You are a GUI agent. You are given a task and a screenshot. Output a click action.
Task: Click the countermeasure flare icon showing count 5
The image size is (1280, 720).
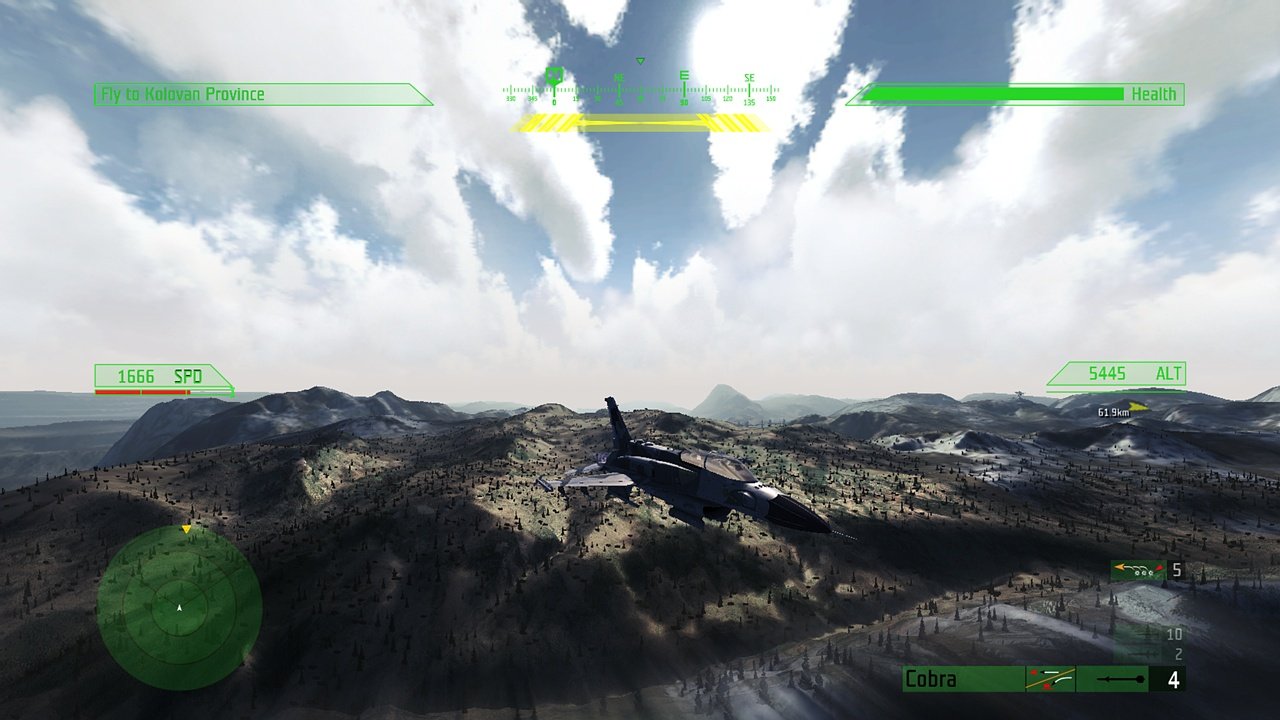(x=1138, y=569)
